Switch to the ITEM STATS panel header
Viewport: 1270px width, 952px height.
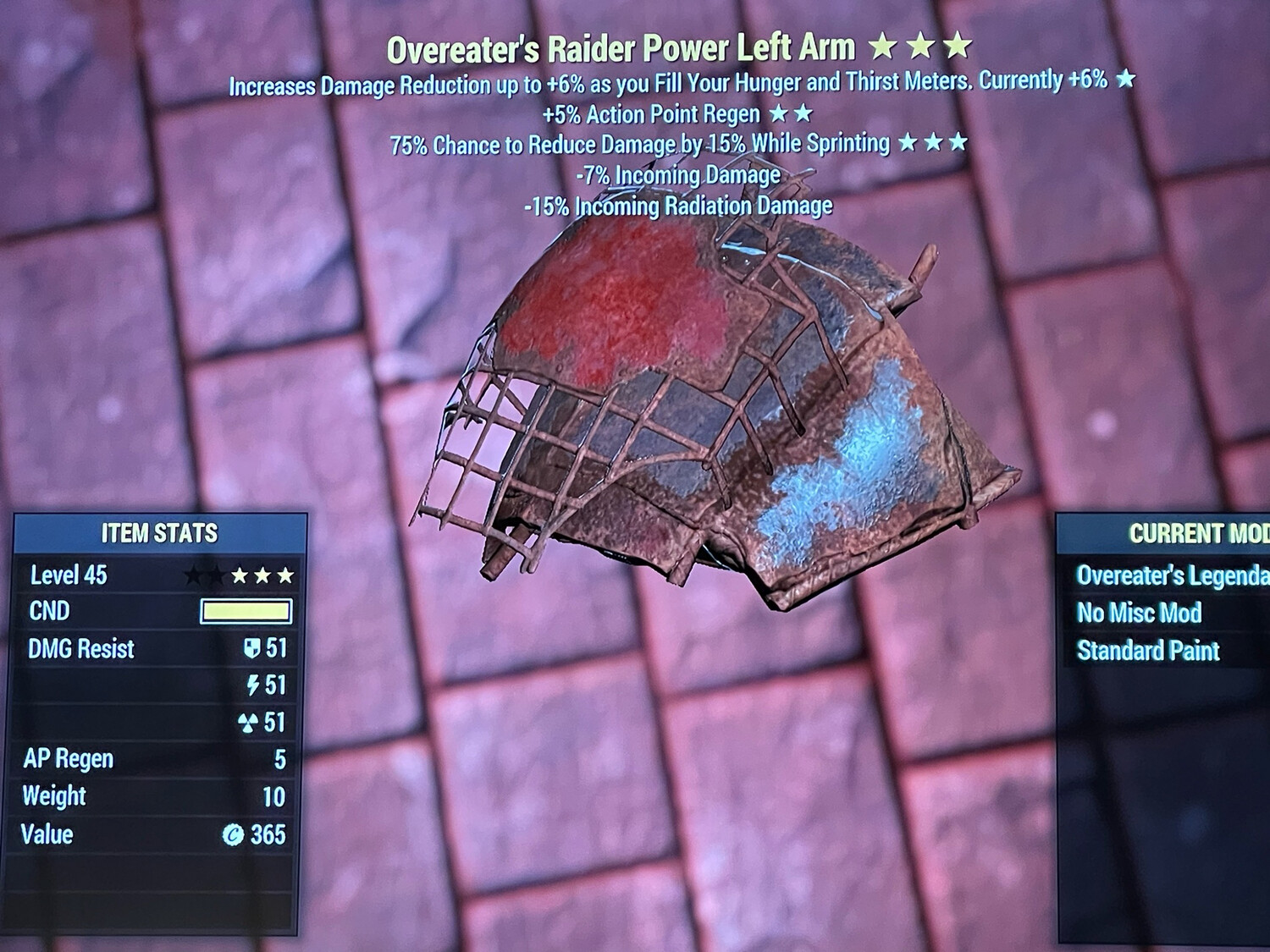(x=159, y=533)
